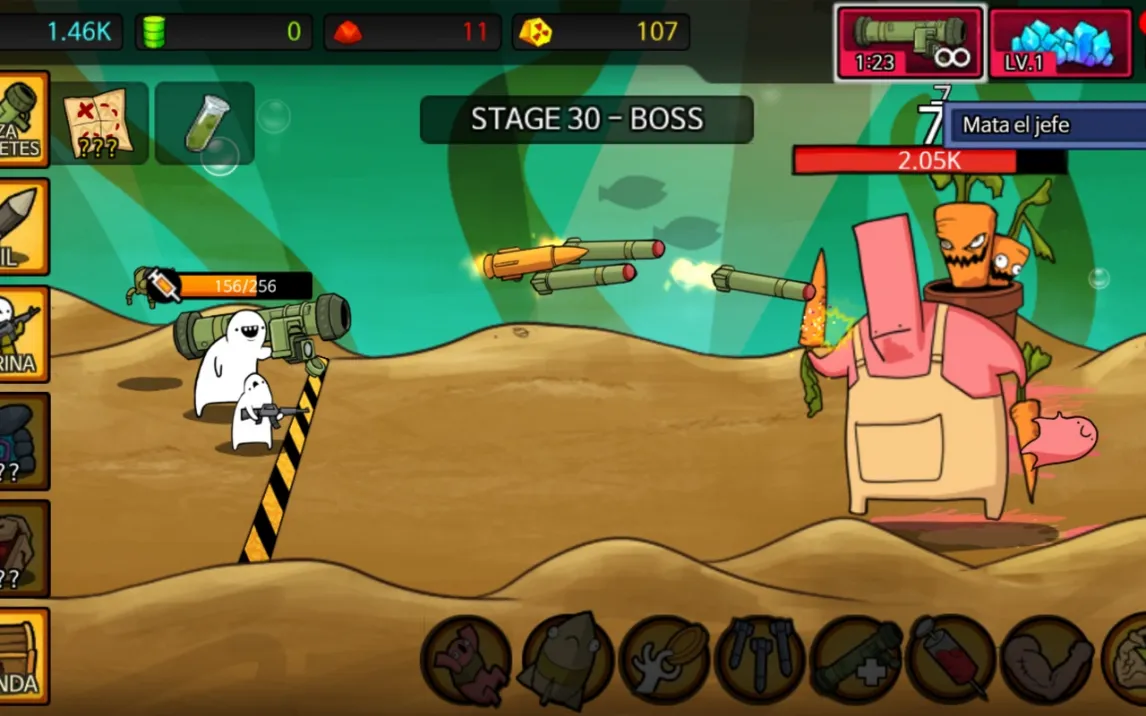
Task: Select the missile upgrade tab
Action: 22,227
